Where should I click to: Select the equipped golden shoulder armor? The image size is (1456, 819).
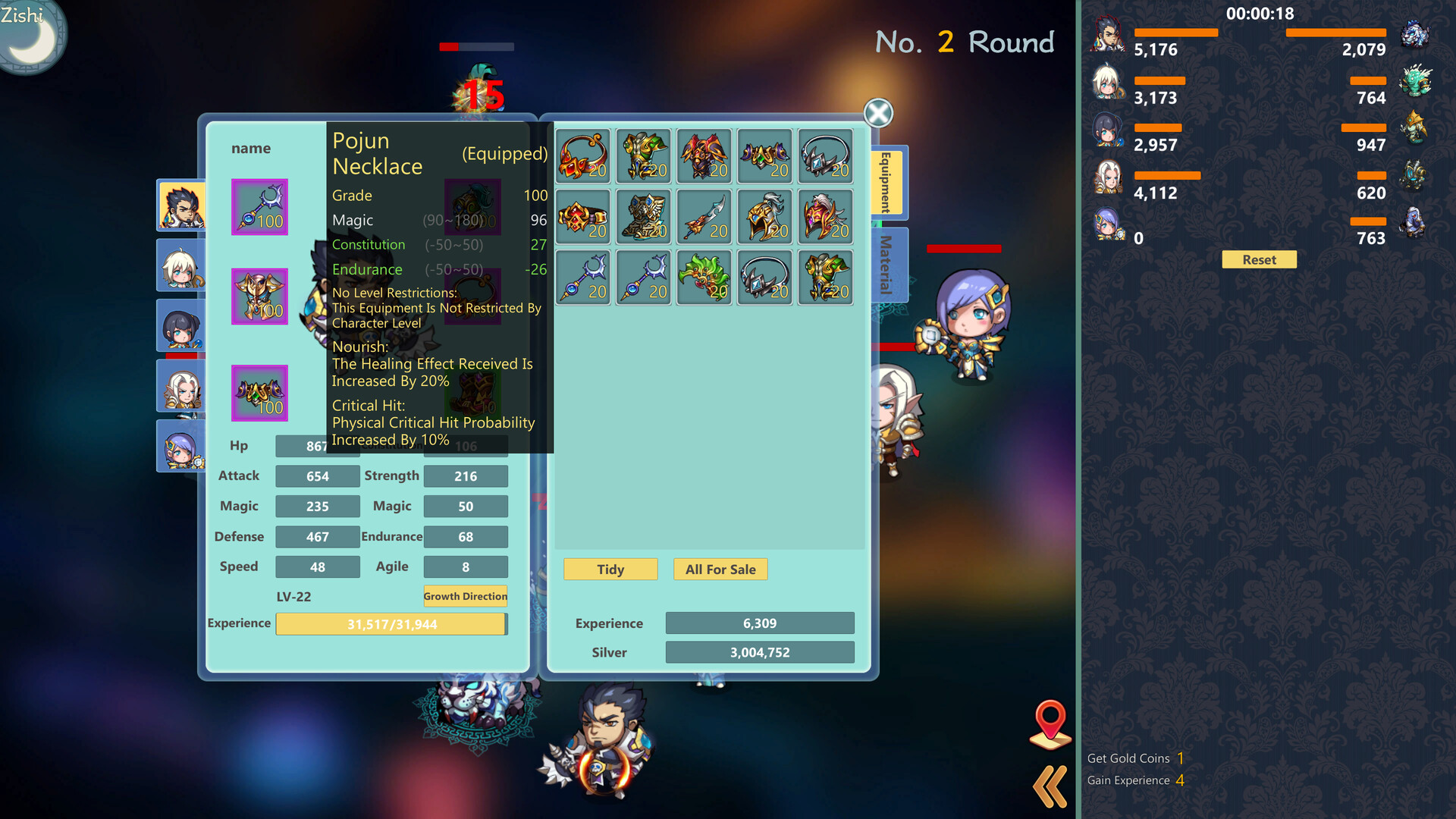pyautogui.click(x=259, y=296)
